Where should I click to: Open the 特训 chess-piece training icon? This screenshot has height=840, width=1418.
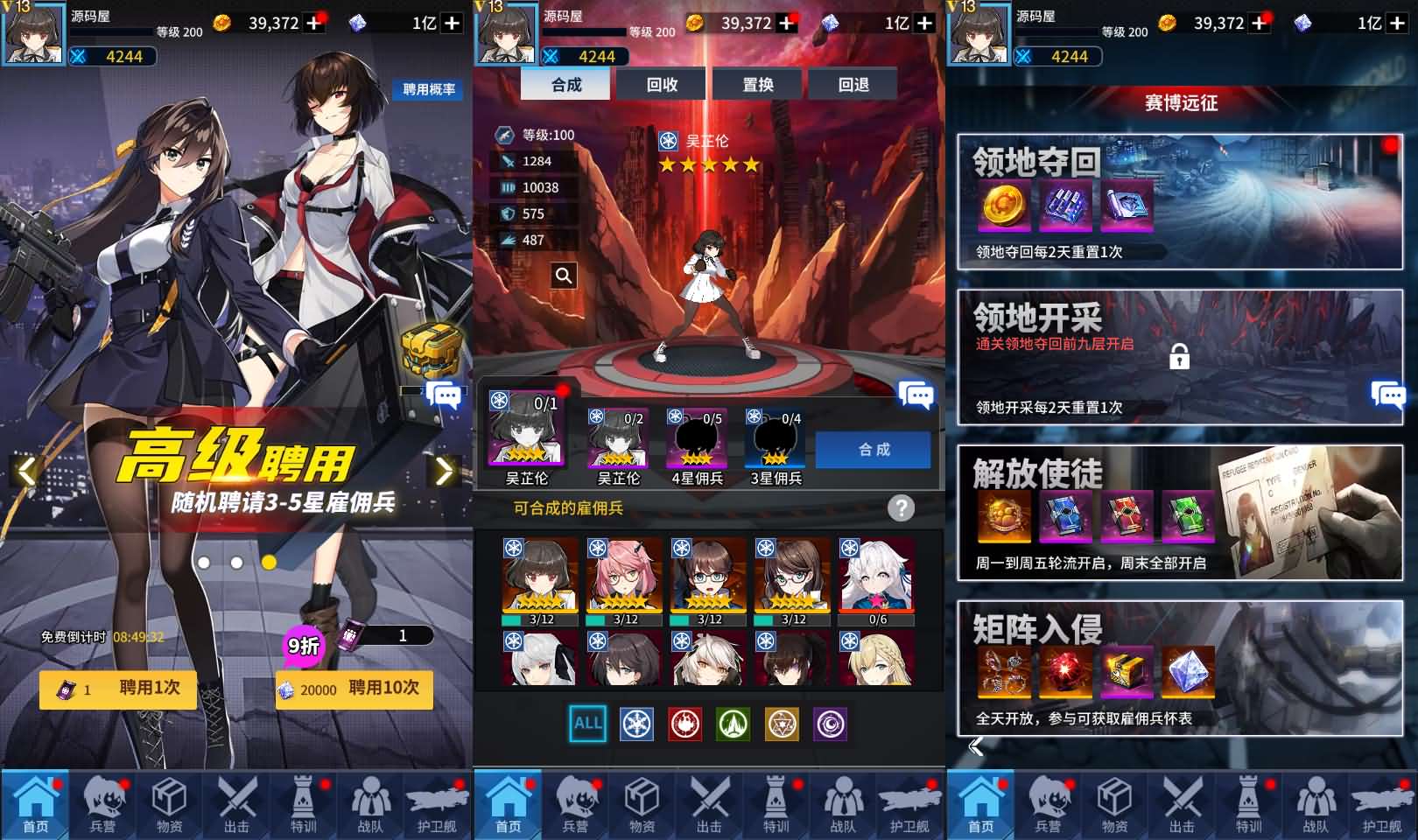click(302, 805)
